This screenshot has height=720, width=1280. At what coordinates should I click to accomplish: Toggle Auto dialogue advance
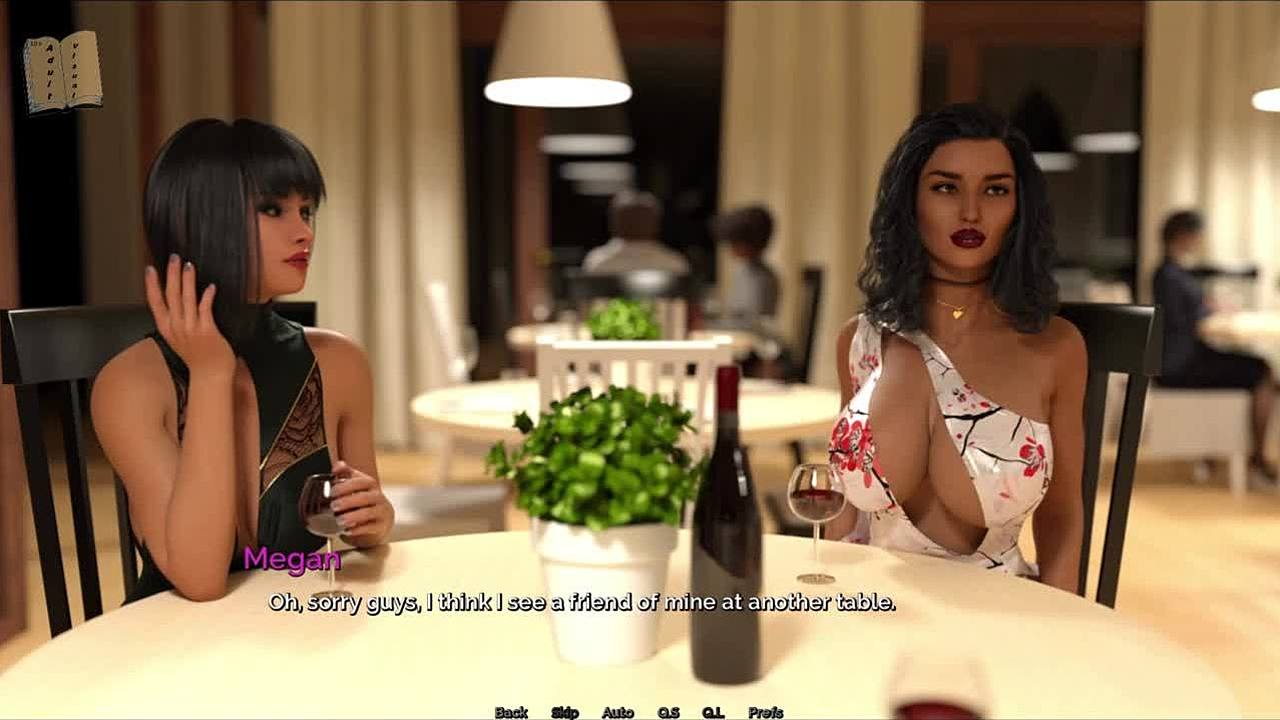[618, 712]
